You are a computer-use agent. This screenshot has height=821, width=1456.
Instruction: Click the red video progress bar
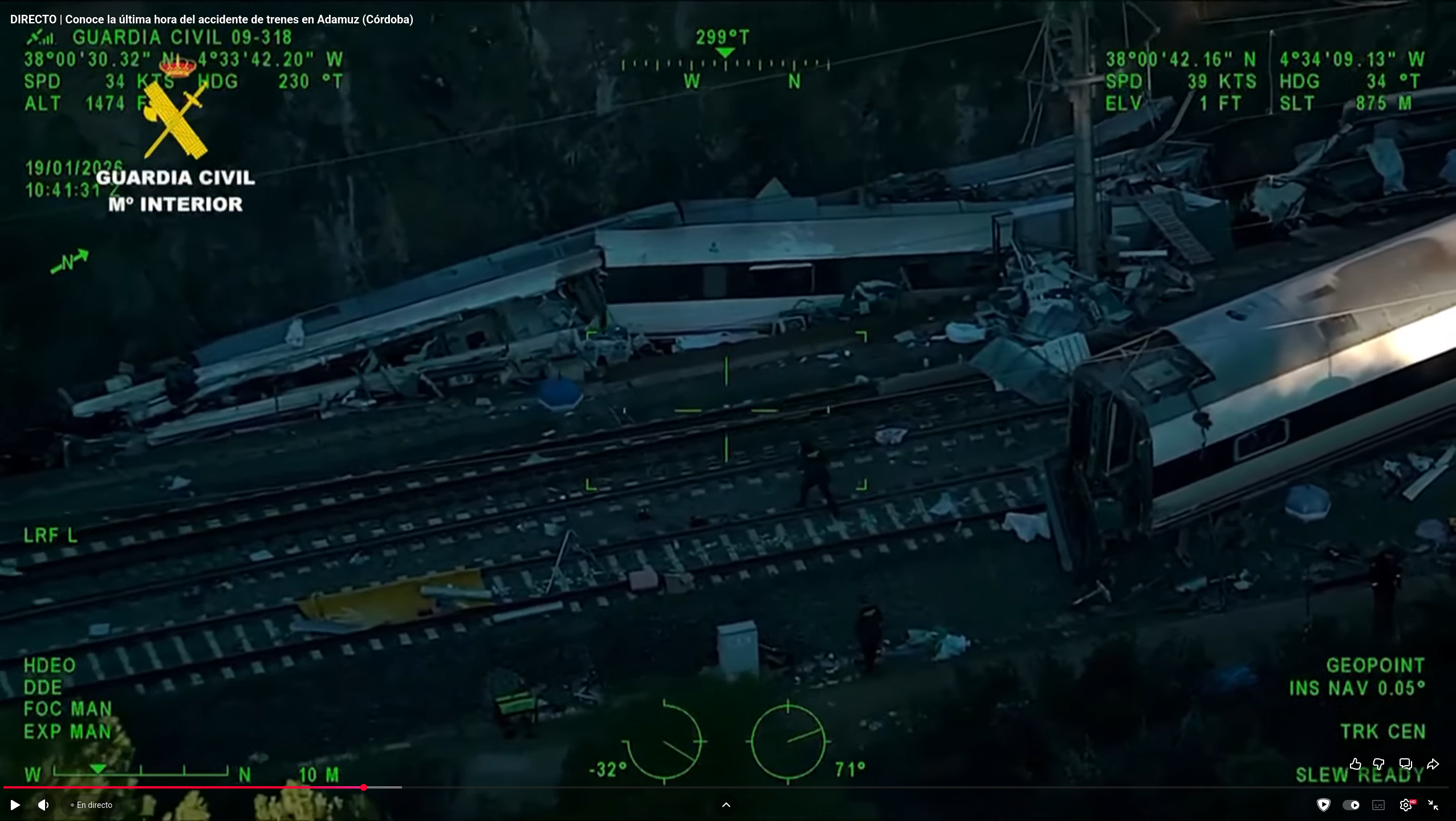point(182,787)
